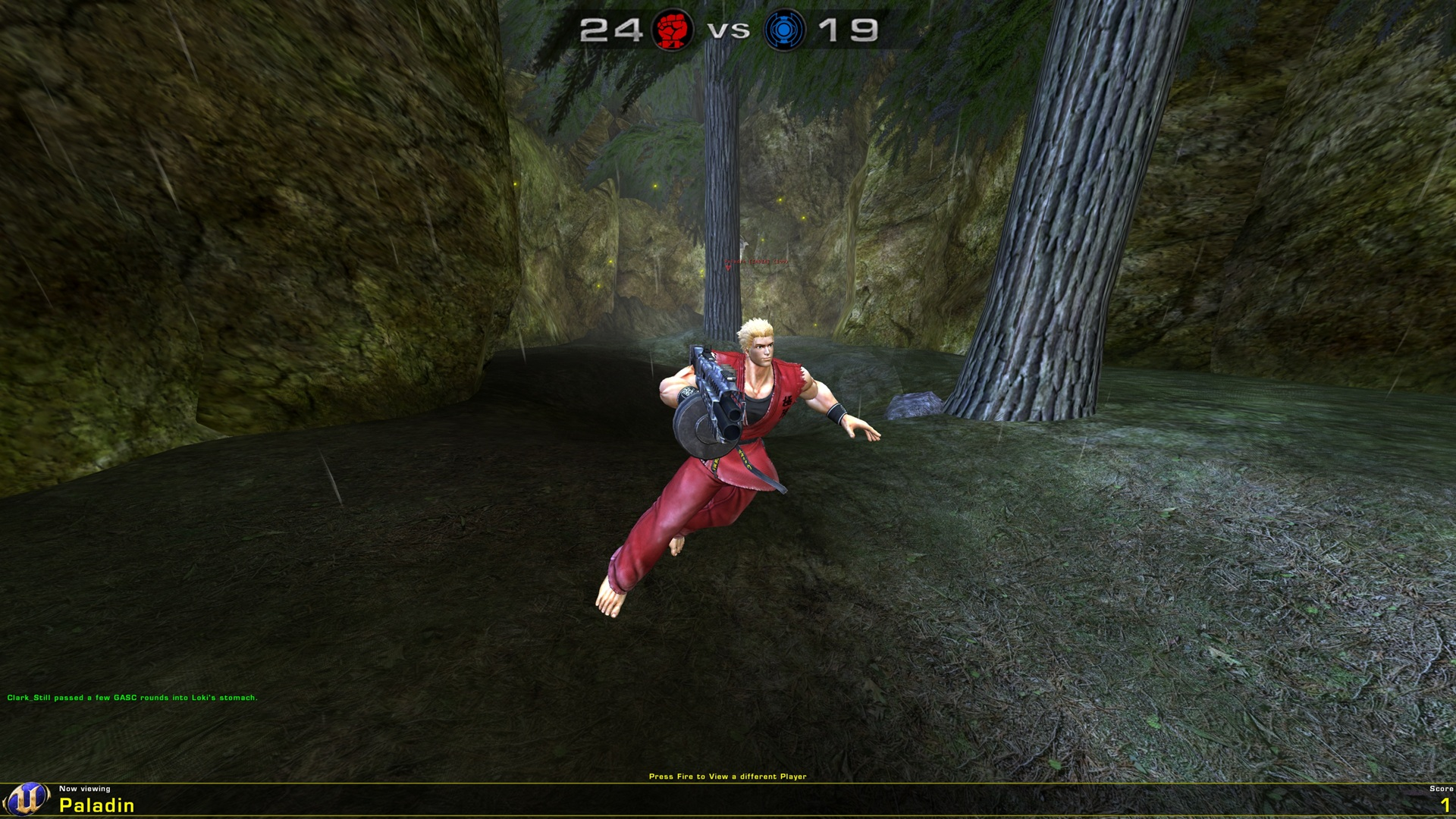The height and width of the screenshot is (819, 1456).
Task: Click 'Press Fire to View a different Player'
Action: click(727, 776)
